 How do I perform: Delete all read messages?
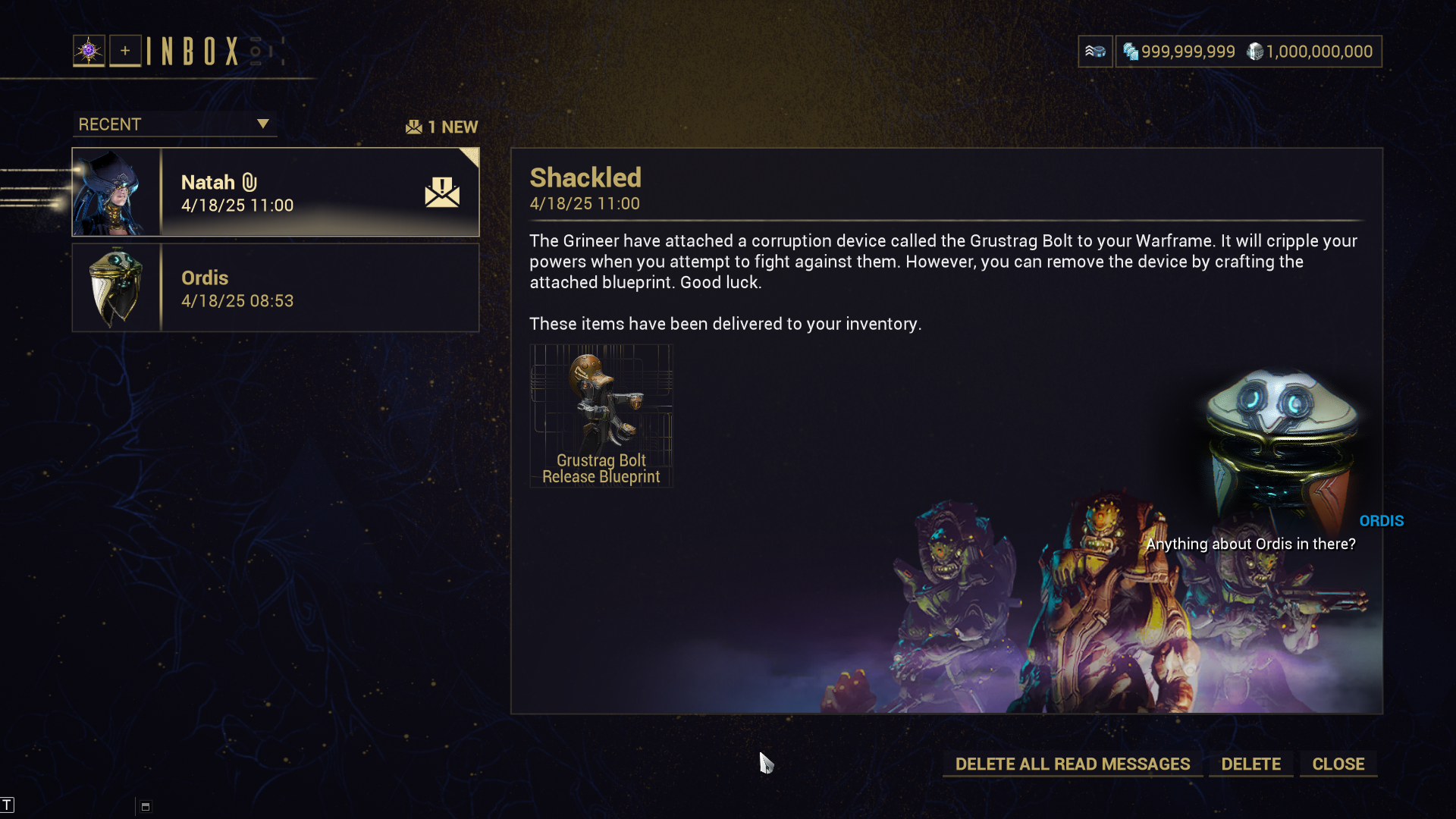1072,764
